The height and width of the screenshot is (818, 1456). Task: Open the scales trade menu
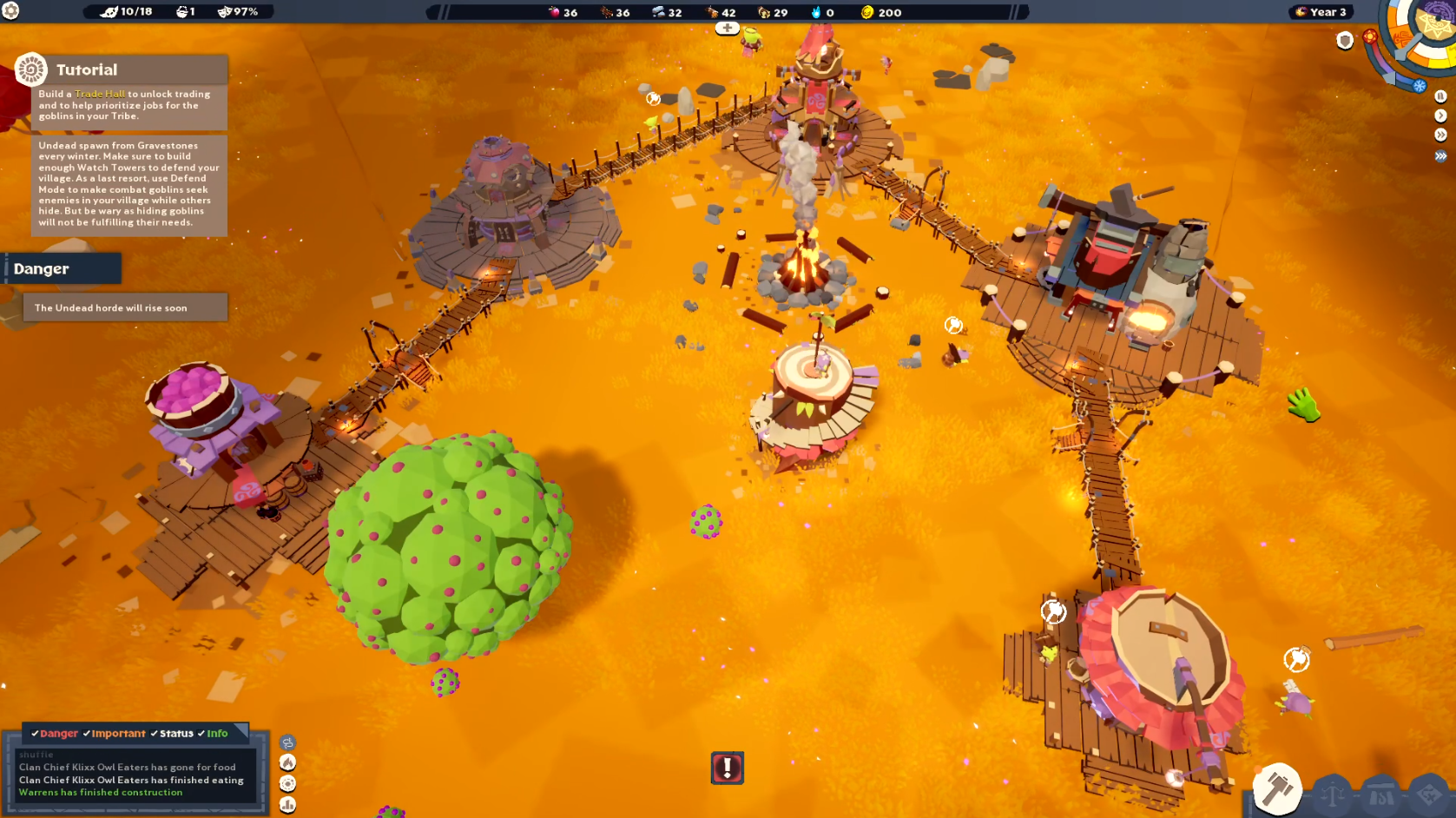tap(1334, 794)
